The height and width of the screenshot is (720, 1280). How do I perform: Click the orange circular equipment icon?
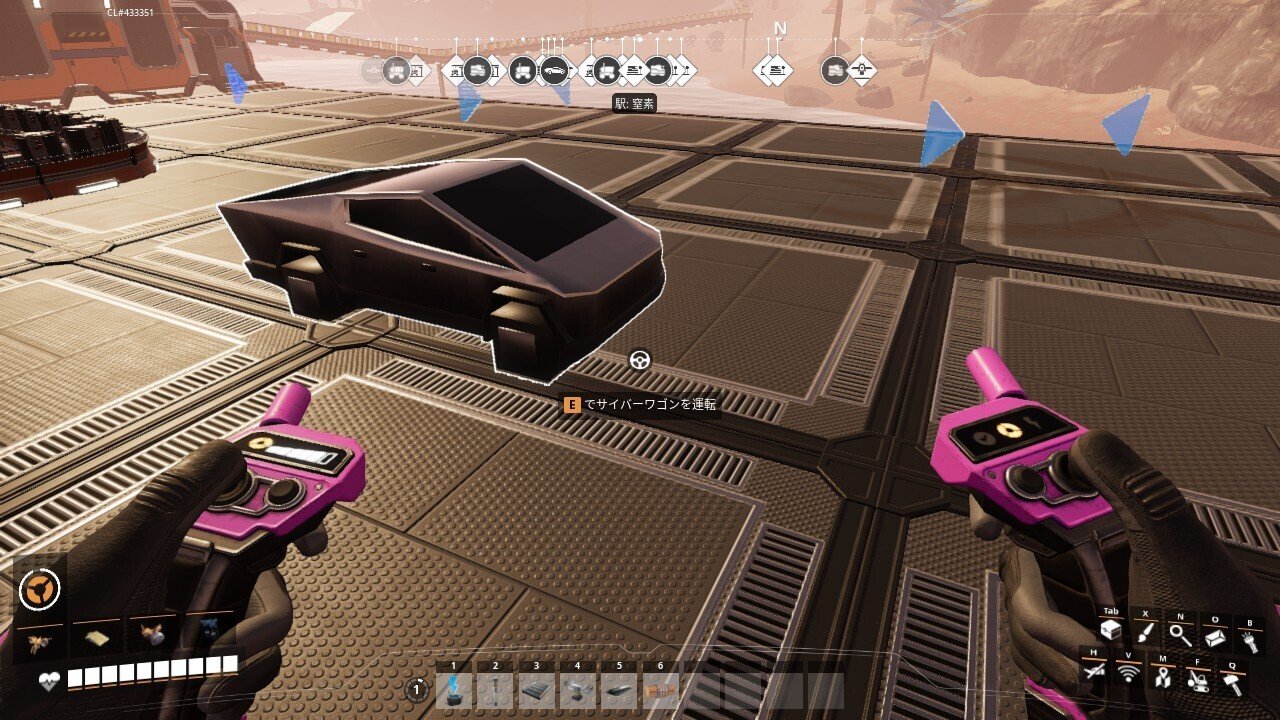click(x=39, y=590)
